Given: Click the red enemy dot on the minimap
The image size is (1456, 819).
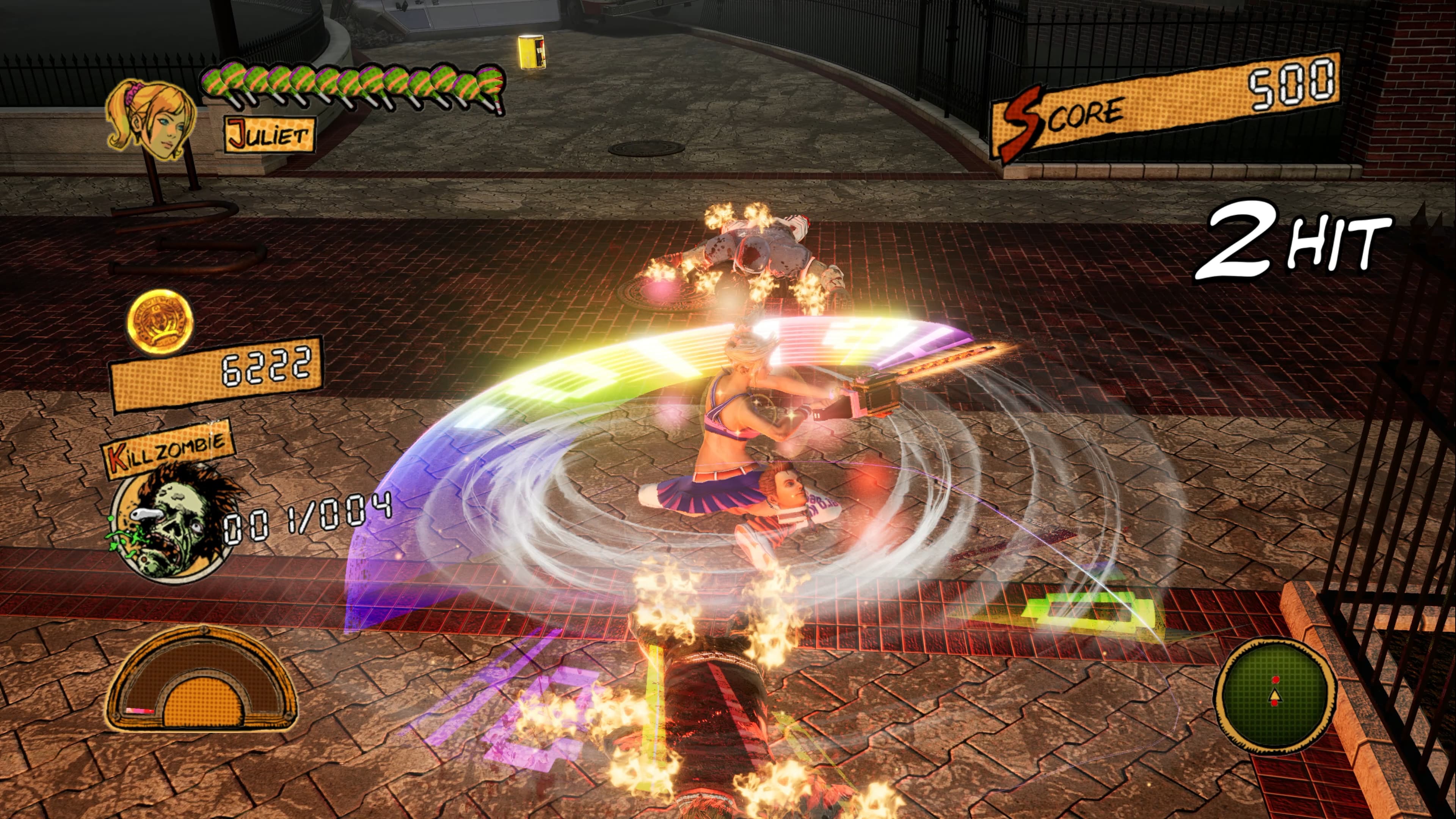Looking at the screenshot, I should (1276, 680).
